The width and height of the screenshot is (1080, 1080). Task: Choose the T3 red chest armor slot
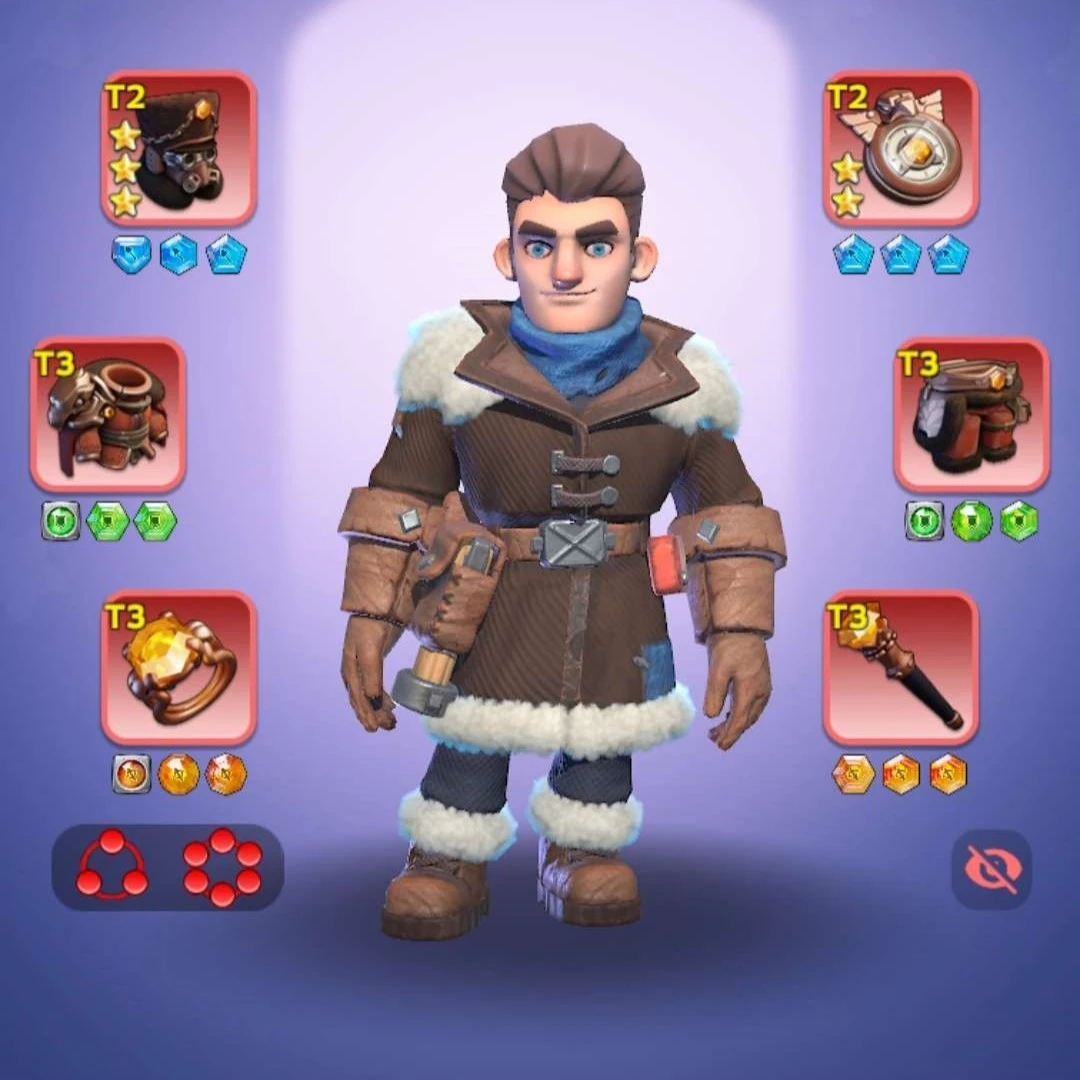[x=108, y=414]
